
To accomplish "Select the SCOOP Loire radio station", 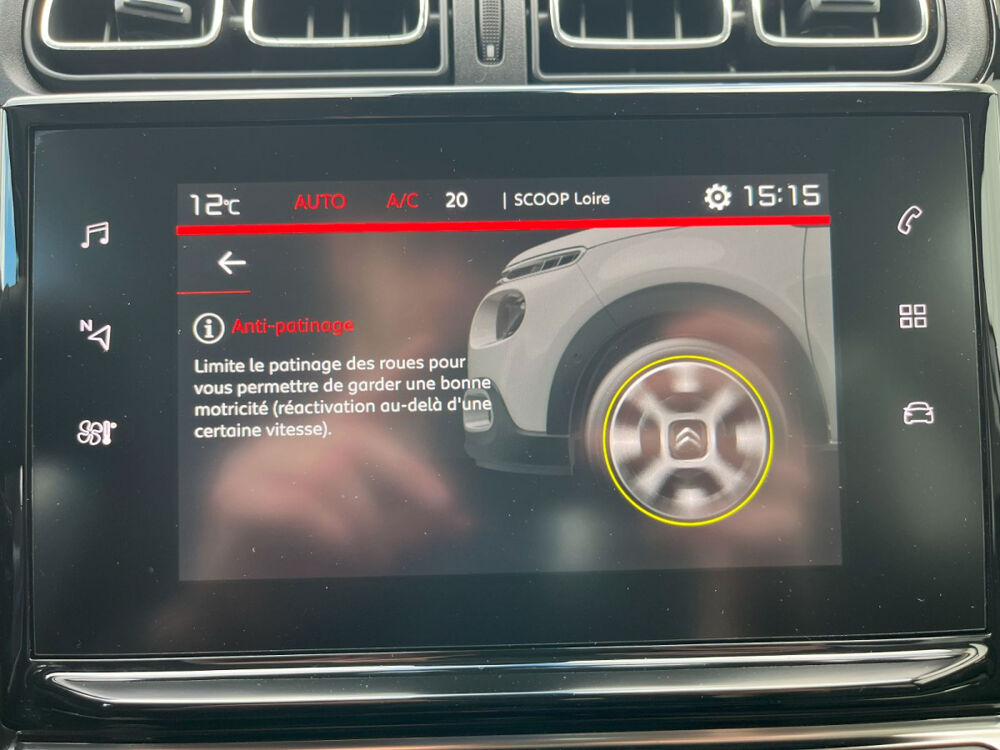I will tap(561, 199).
